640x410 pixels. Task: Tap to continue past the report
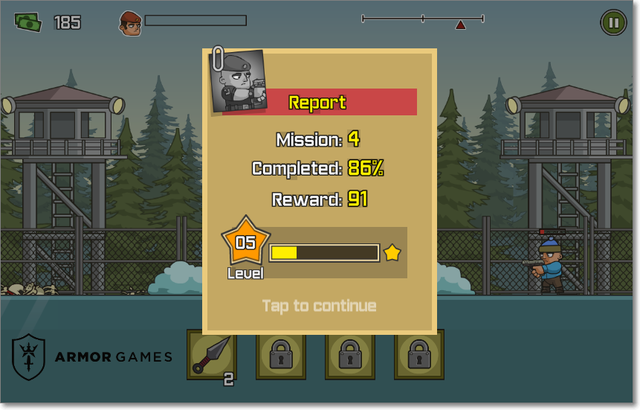[319, 305]
